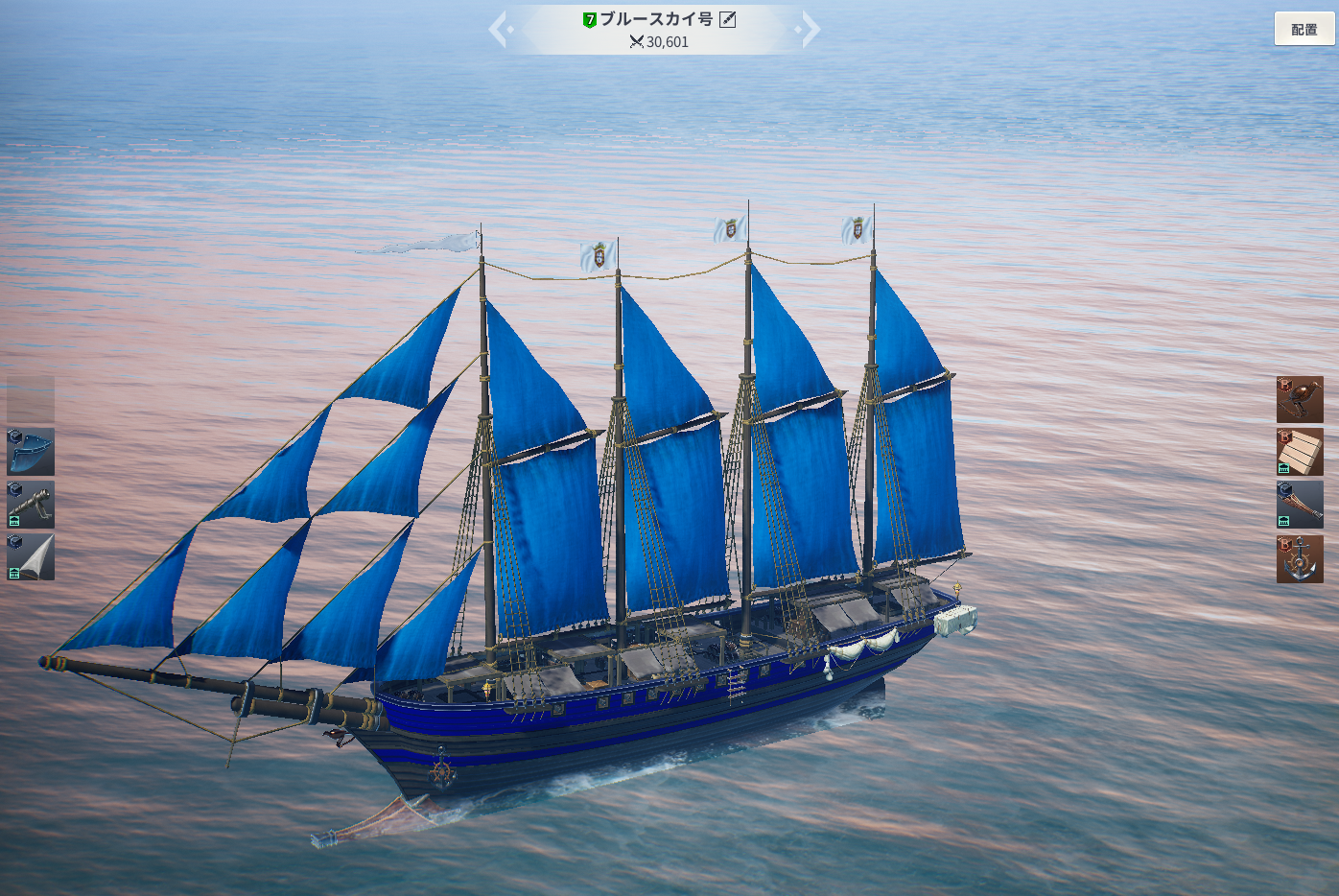The height and width of the screenshot is (896, 1339).
Task: Select the white sail equipment slot
Action: [x=31, y=557]
